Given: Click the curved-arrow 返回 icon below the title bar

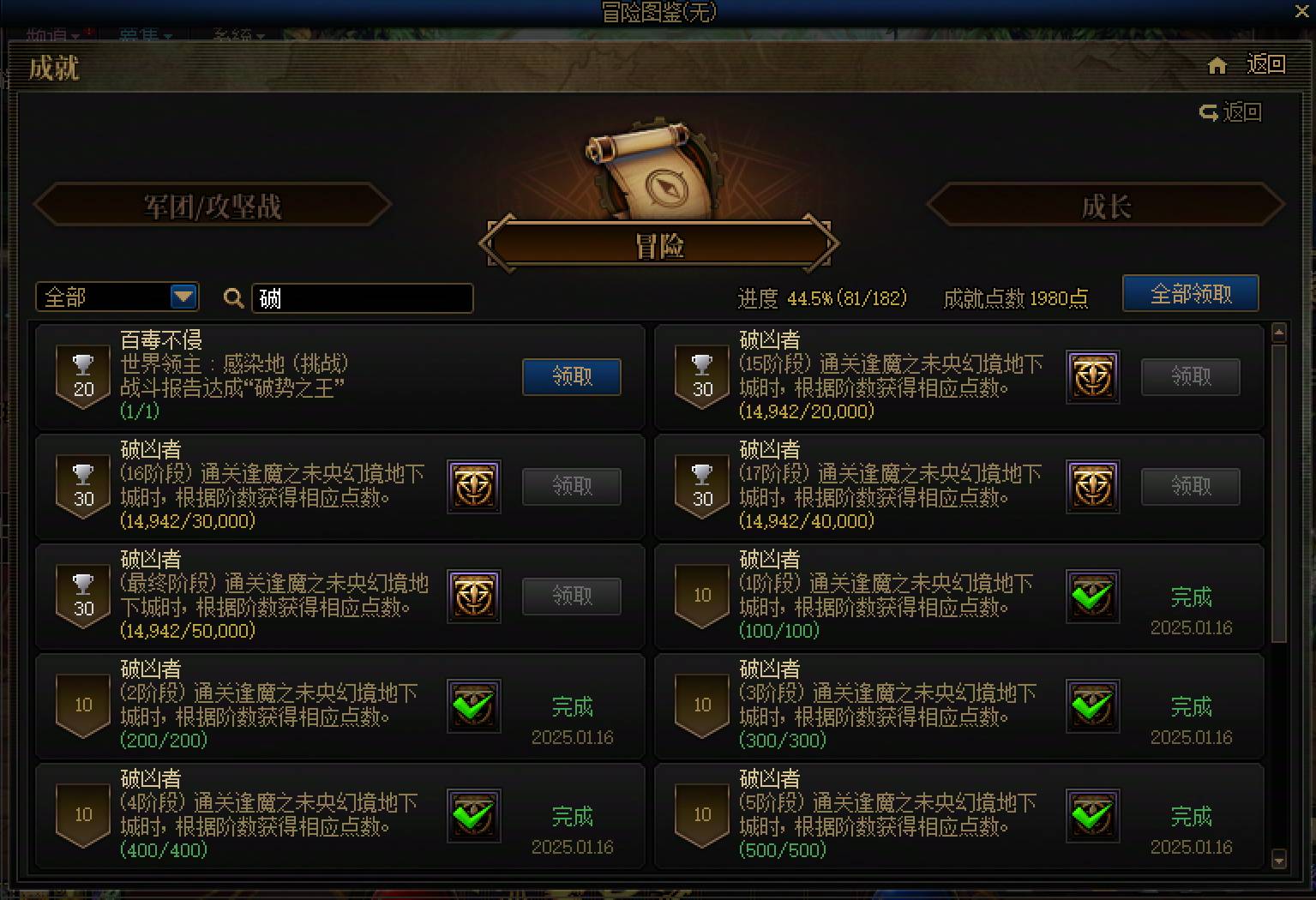Looking at the screenshot, I should (1207, 111).
